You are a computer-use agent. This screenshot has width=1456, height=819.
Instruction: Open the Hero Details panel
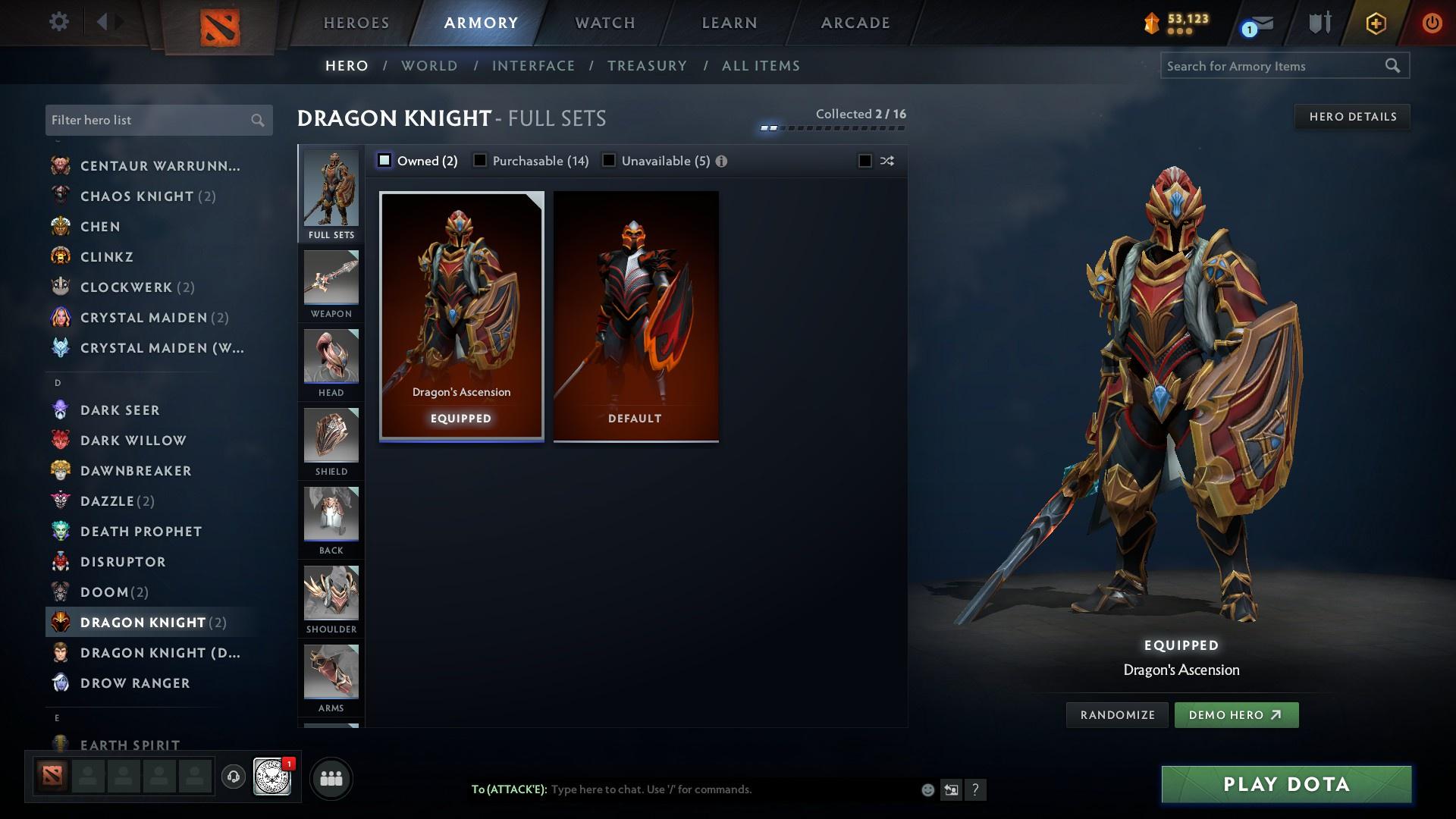[1352, 116]
